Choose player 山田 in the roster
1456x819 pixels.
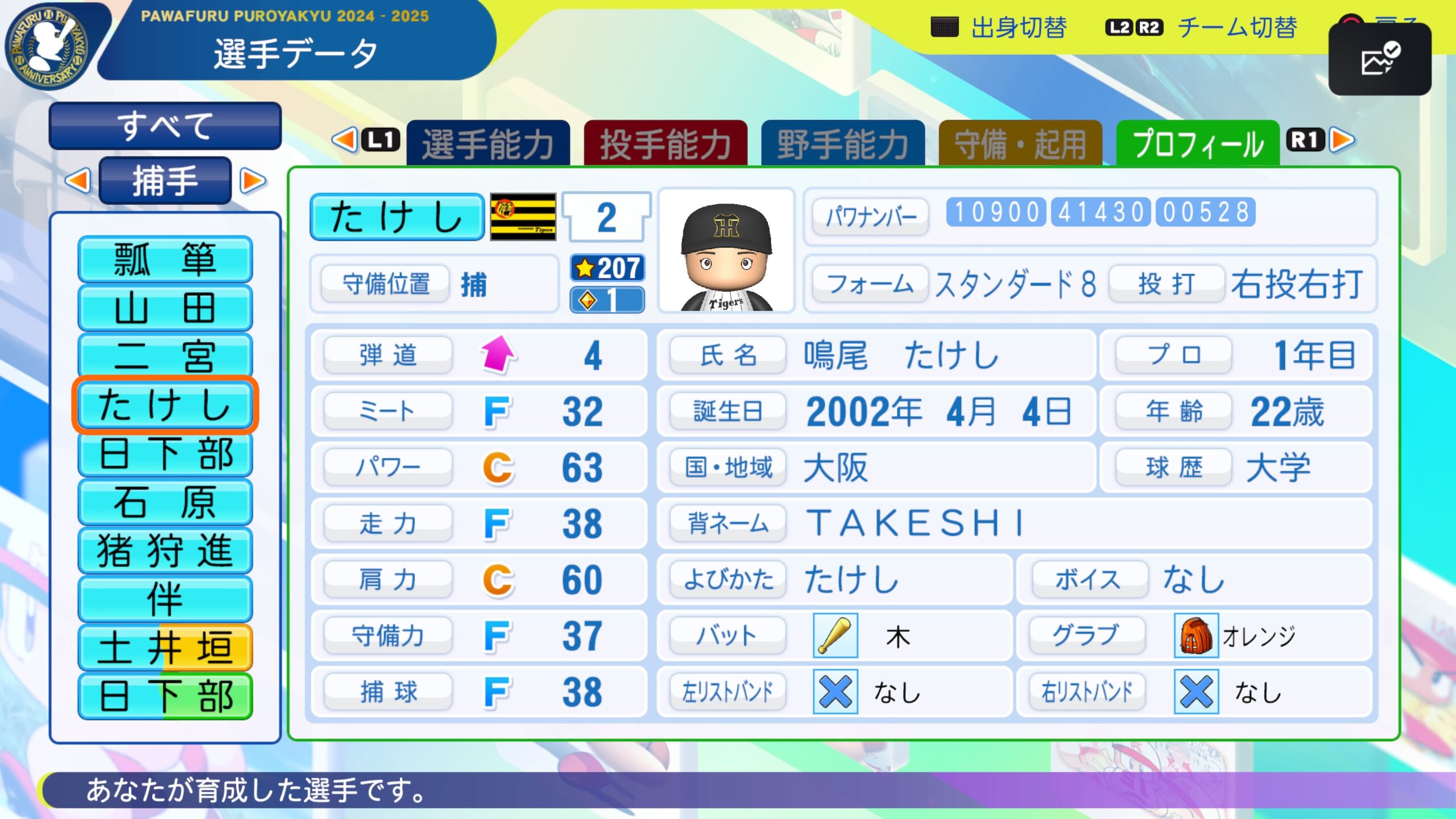click(165, 308)
